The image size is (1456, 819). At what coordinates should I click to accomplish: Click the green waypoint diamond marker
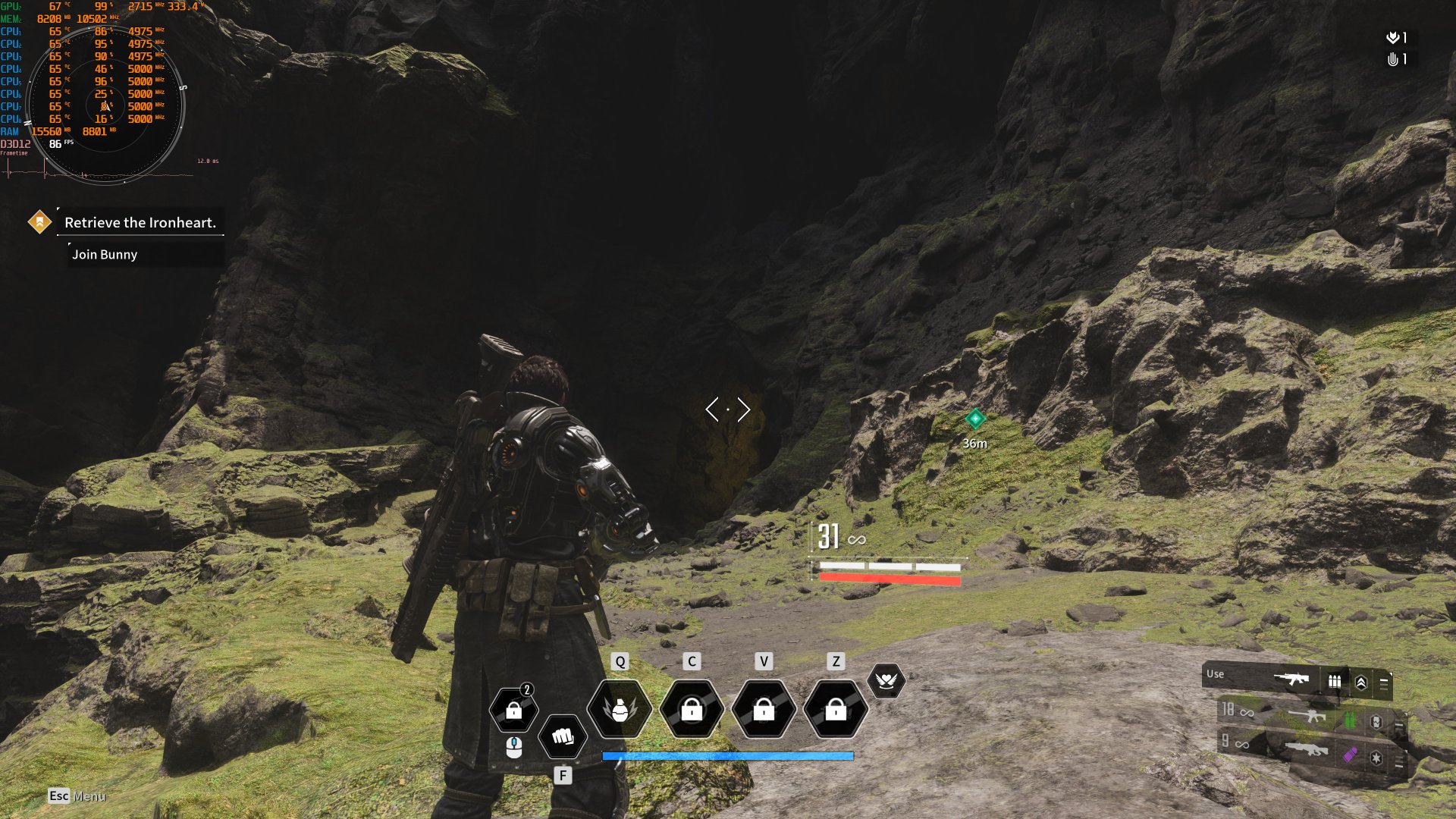pos(974,418)
